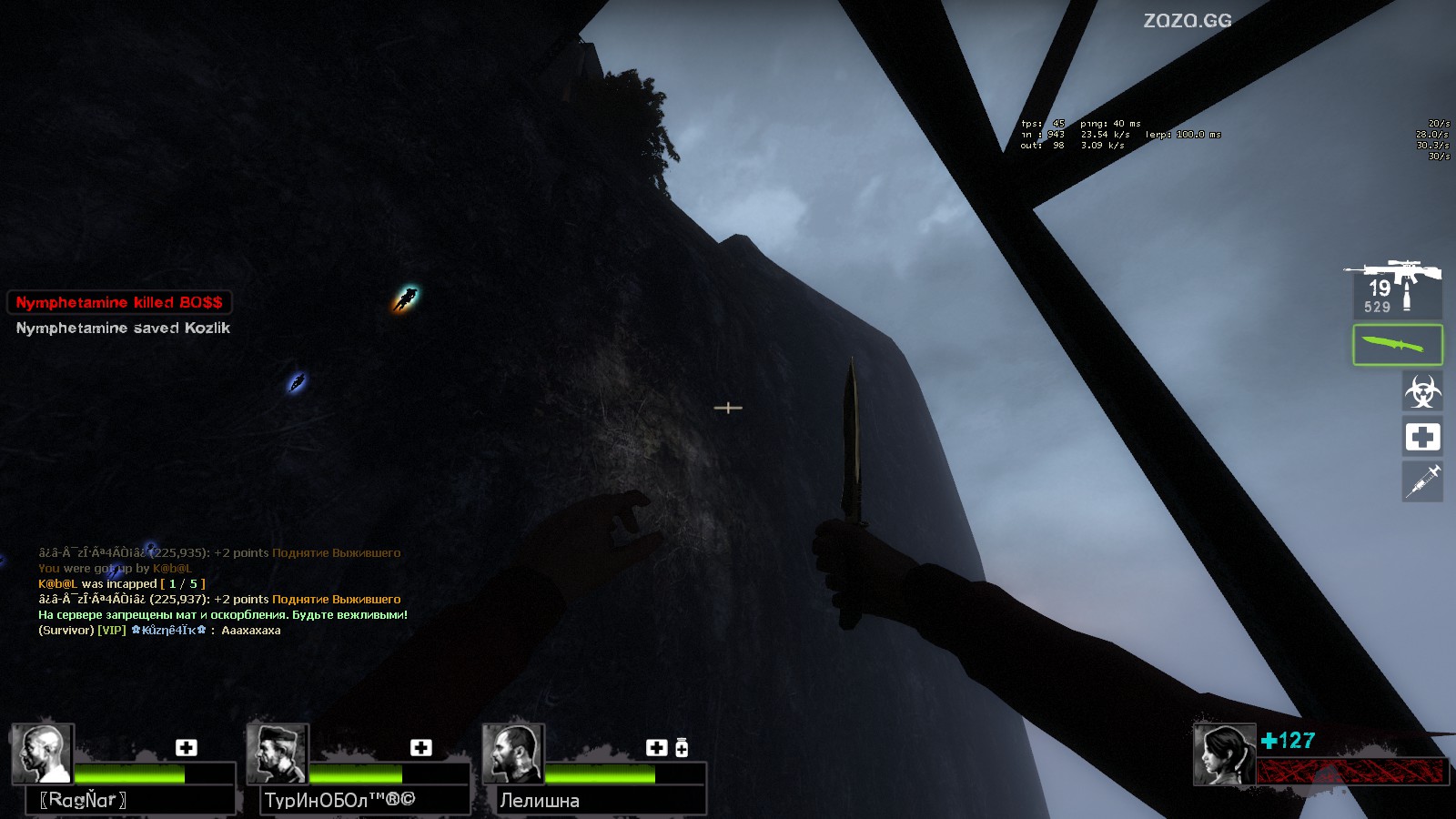Select the assault rifle weapon slot

1395,287
